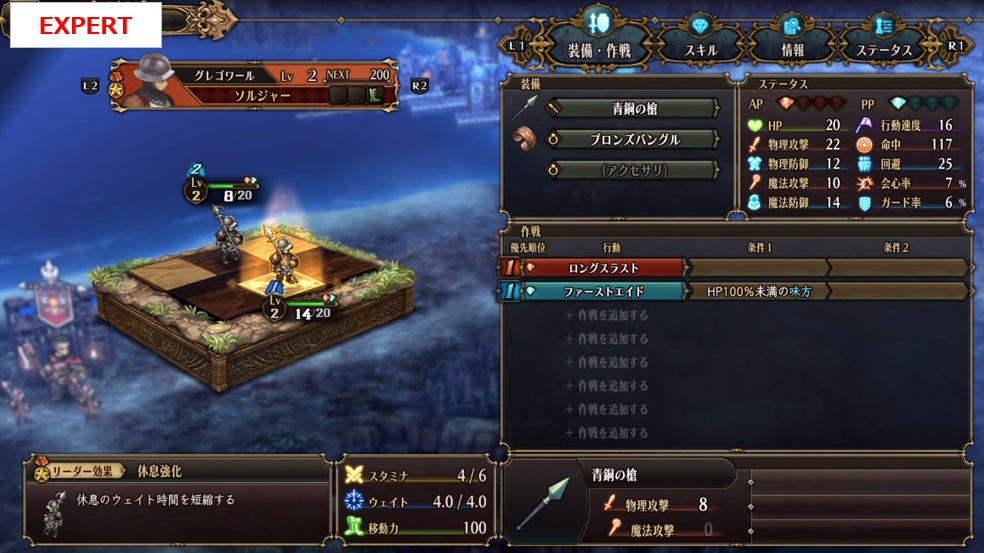Open the スキル tab
The height and width of the screenshot is (553, 984).
point(700,50)
